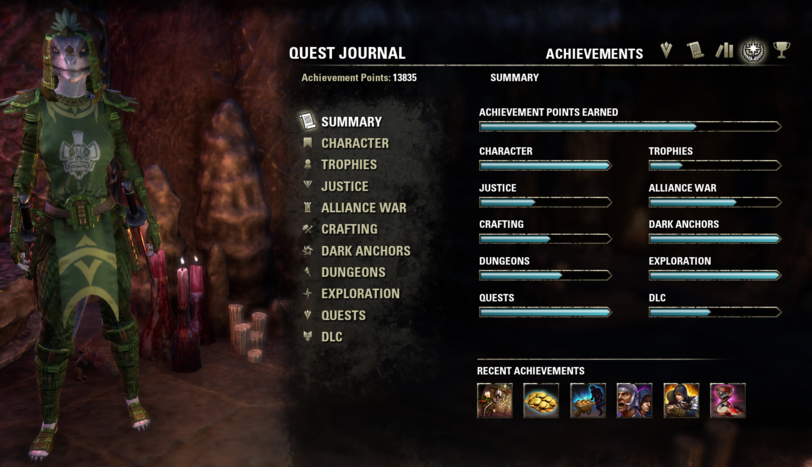View the Dungeons achievements category
This screenshot has height=467, width=812.
(353, 272)
